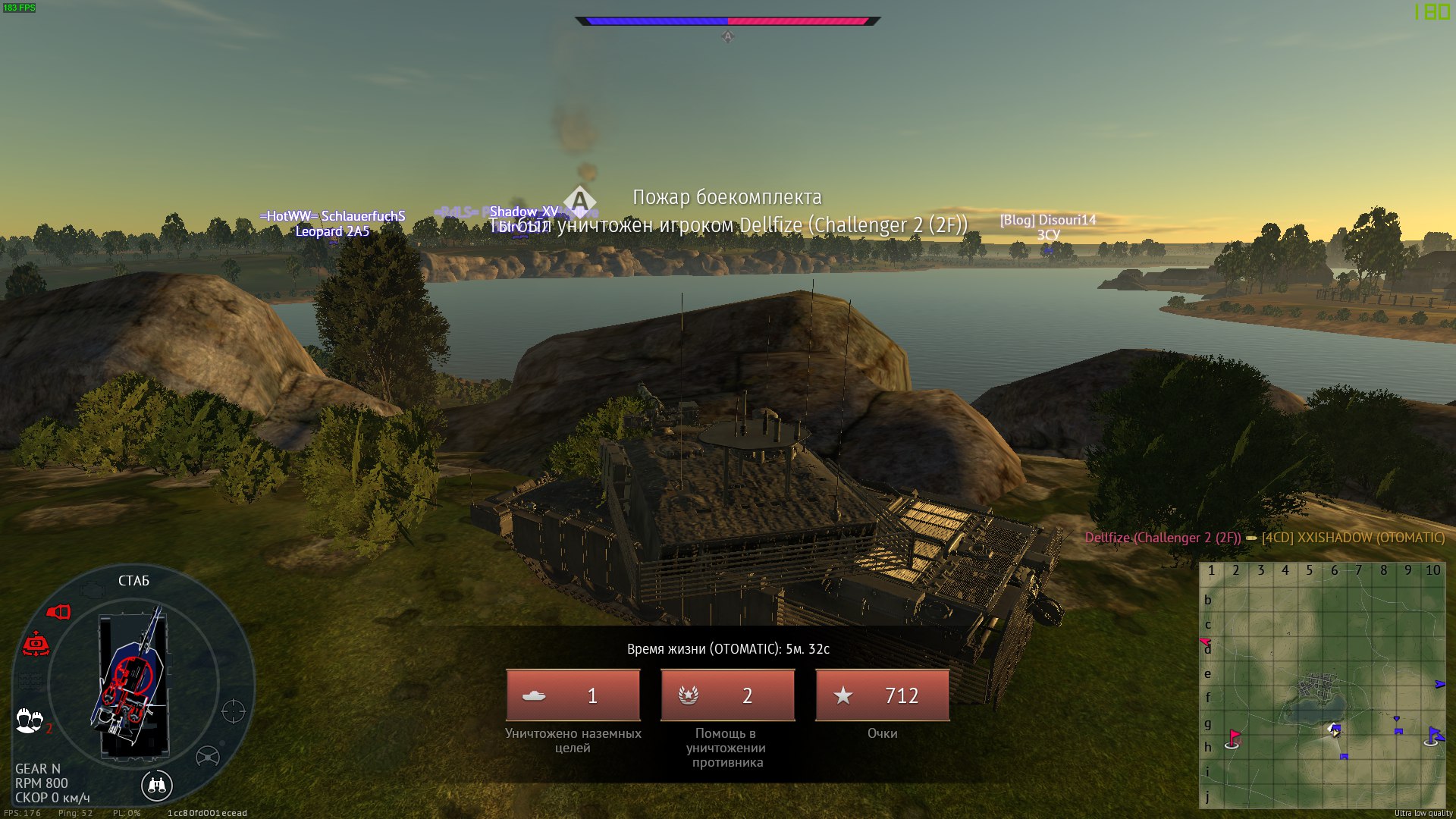Click the binoculars icon

tap(157, 785)
